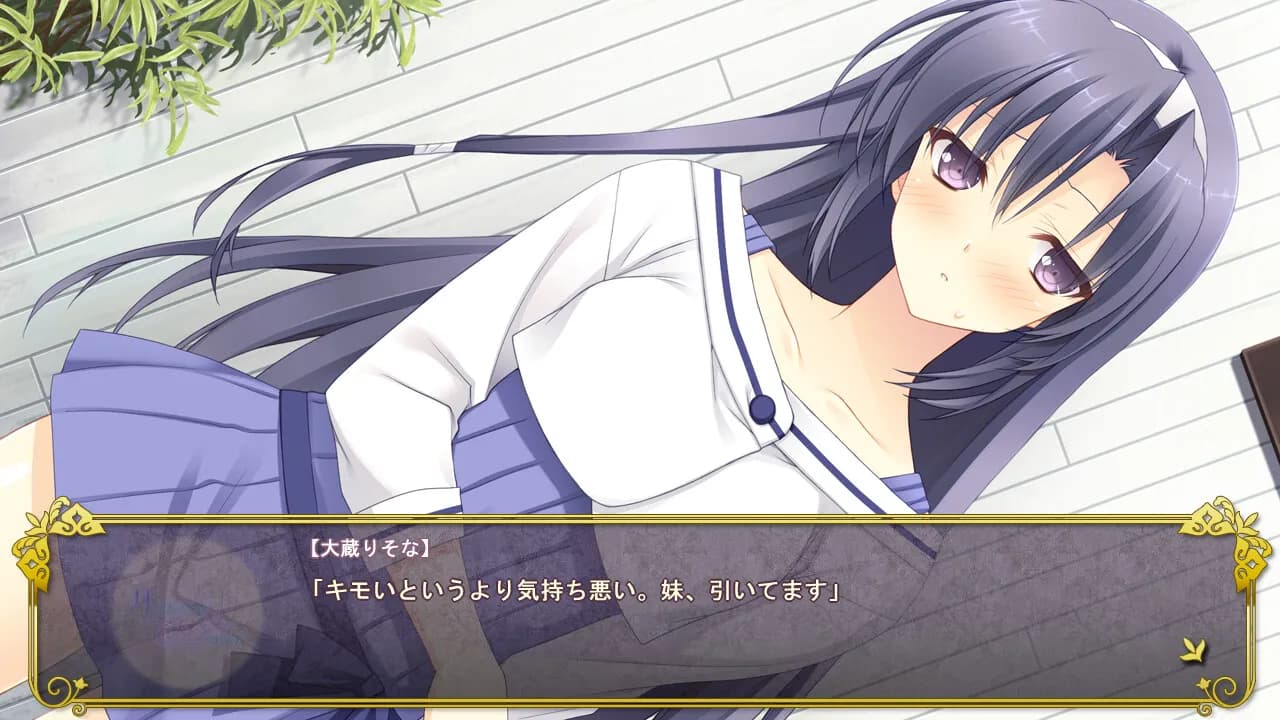Click the sailor uniform collar button

coord(762,406)
